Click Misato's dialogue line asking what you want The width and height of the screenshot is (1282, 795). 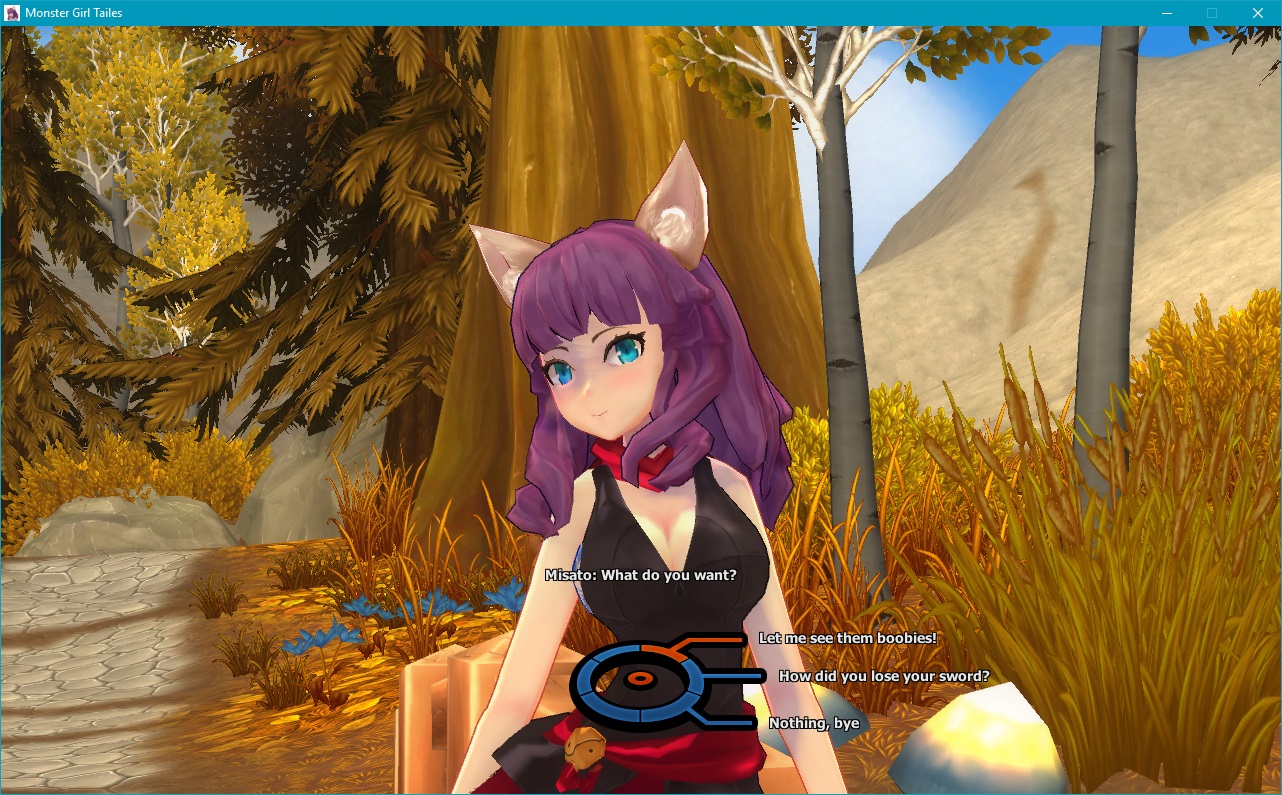[641, 575]
